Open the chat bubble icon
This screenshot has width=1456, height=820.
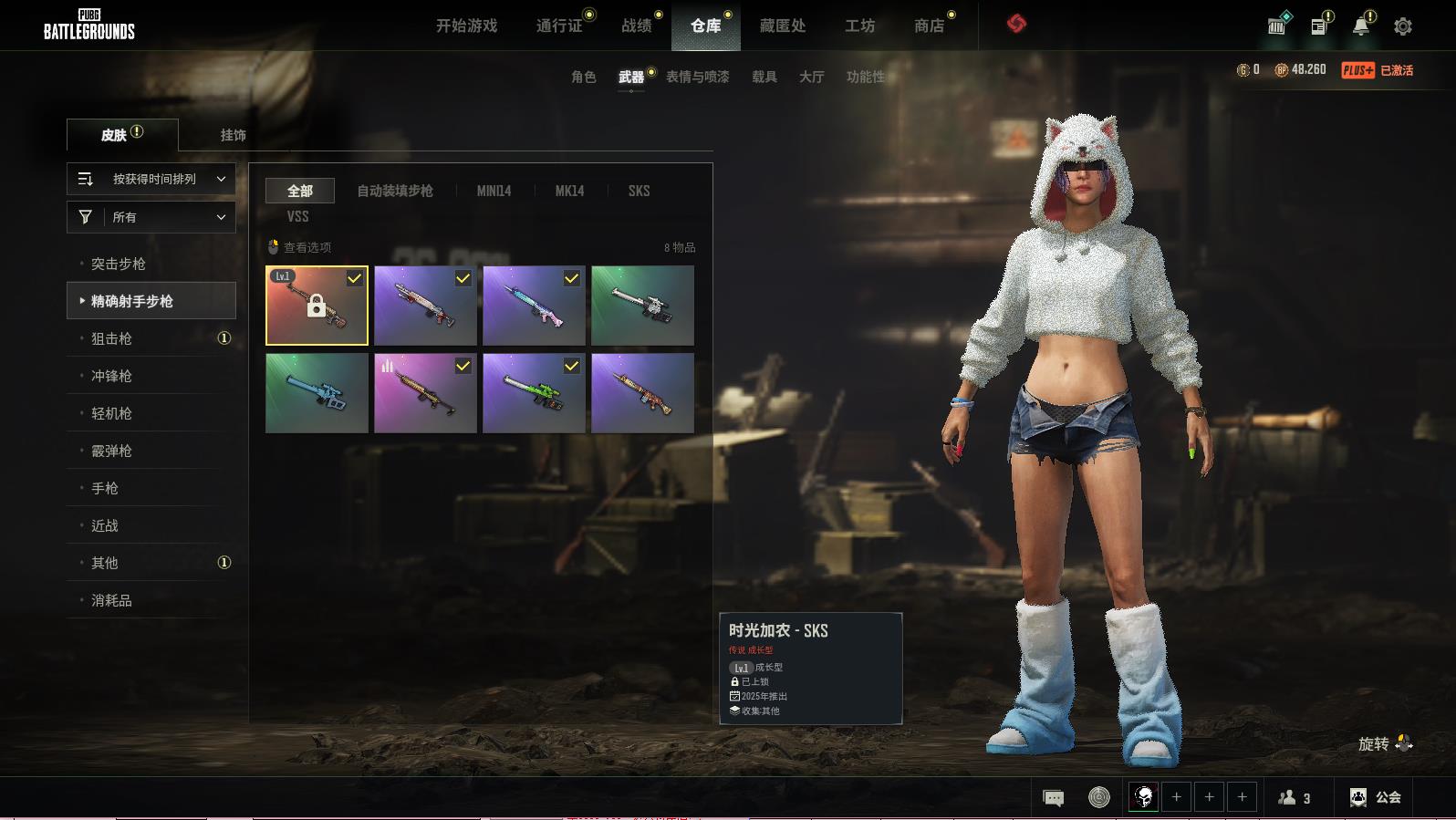click(1053, 798)
